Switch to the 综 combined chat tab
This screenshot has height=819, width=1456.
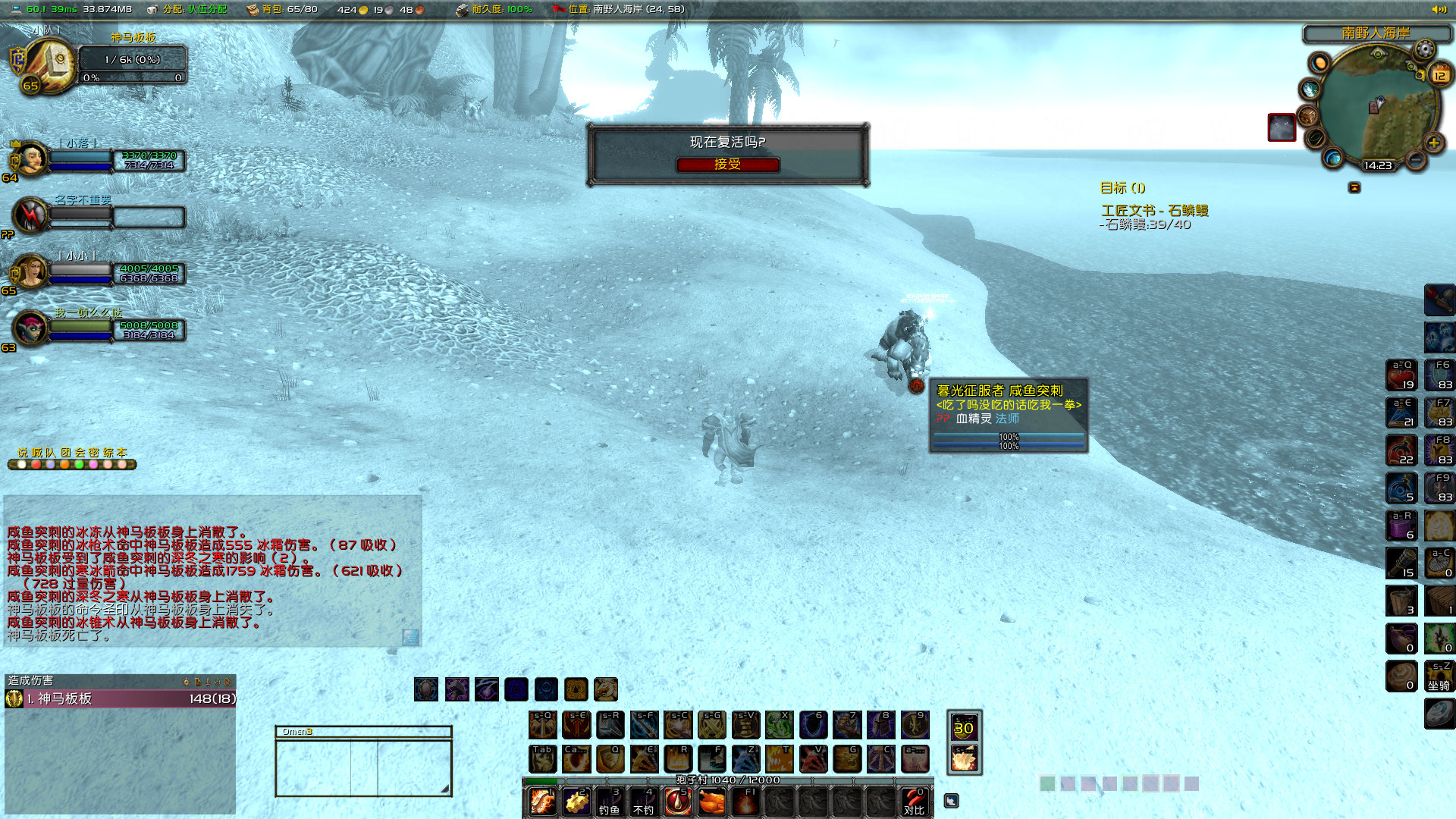coord(109,452)
